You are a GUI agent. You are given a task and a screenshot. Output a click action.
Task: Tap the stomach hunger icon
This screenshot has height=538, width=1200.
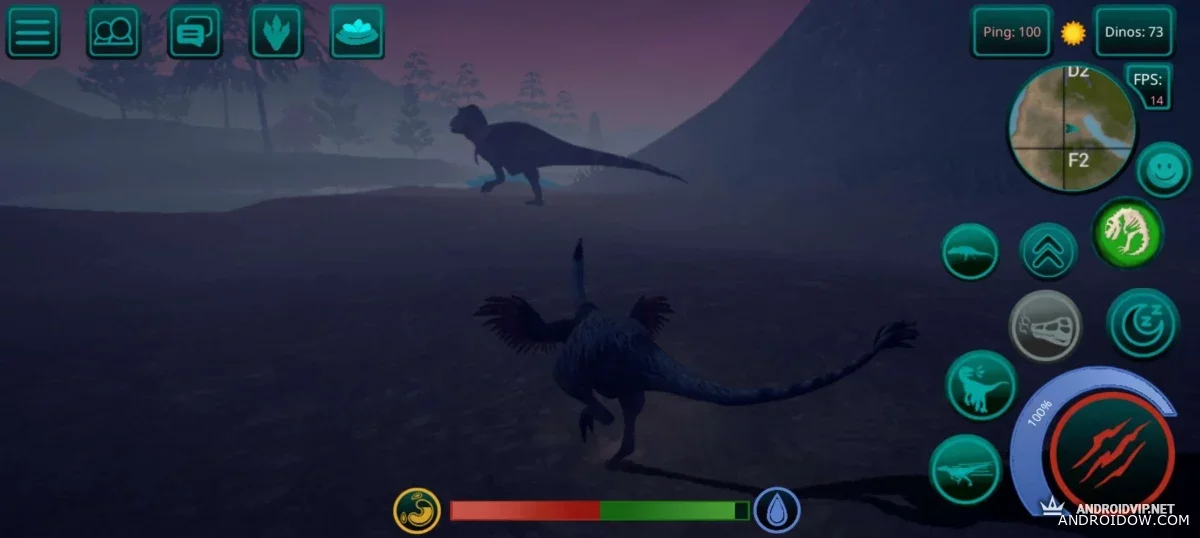point(417,510)
